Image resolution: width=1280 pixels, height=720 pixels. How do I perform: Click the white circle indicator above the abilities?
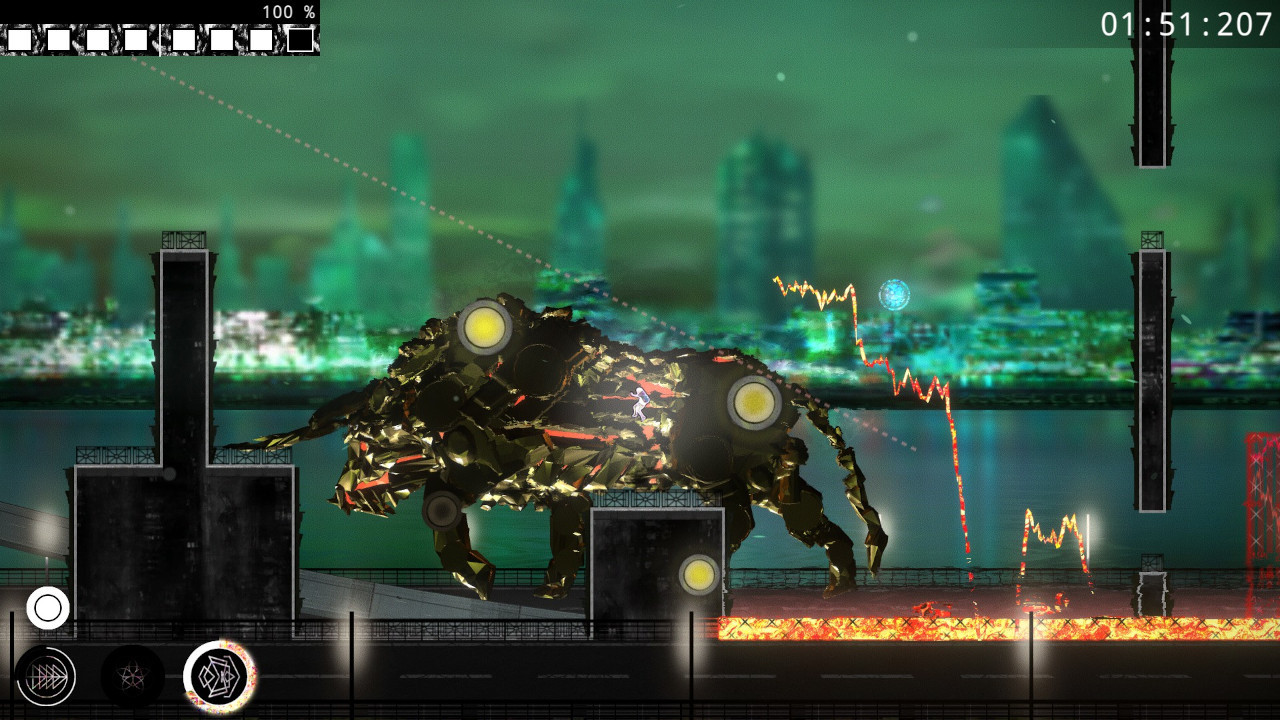48,606
